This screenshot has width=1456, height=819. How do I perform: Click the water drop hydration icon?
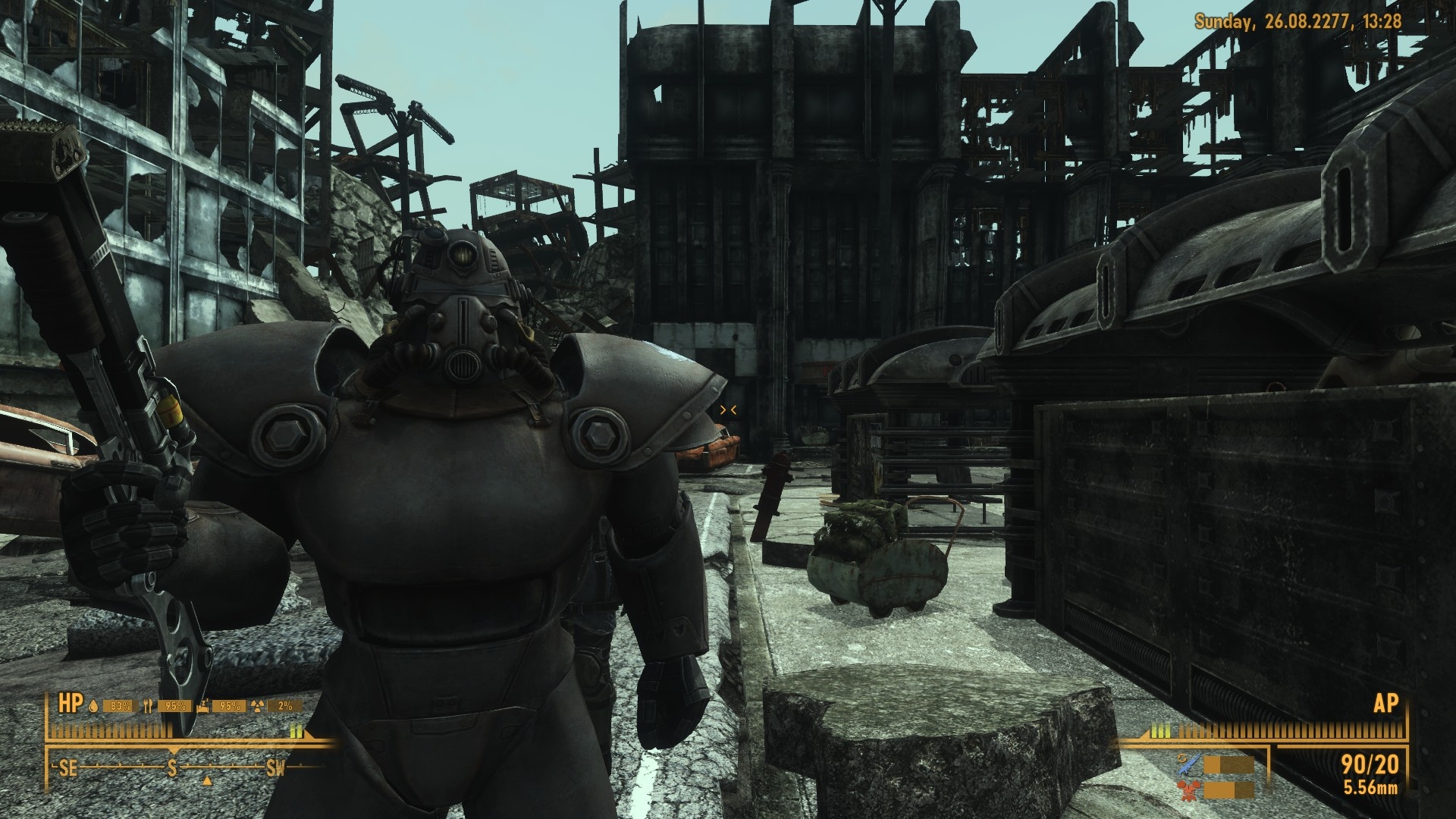(x=93, y=706)
